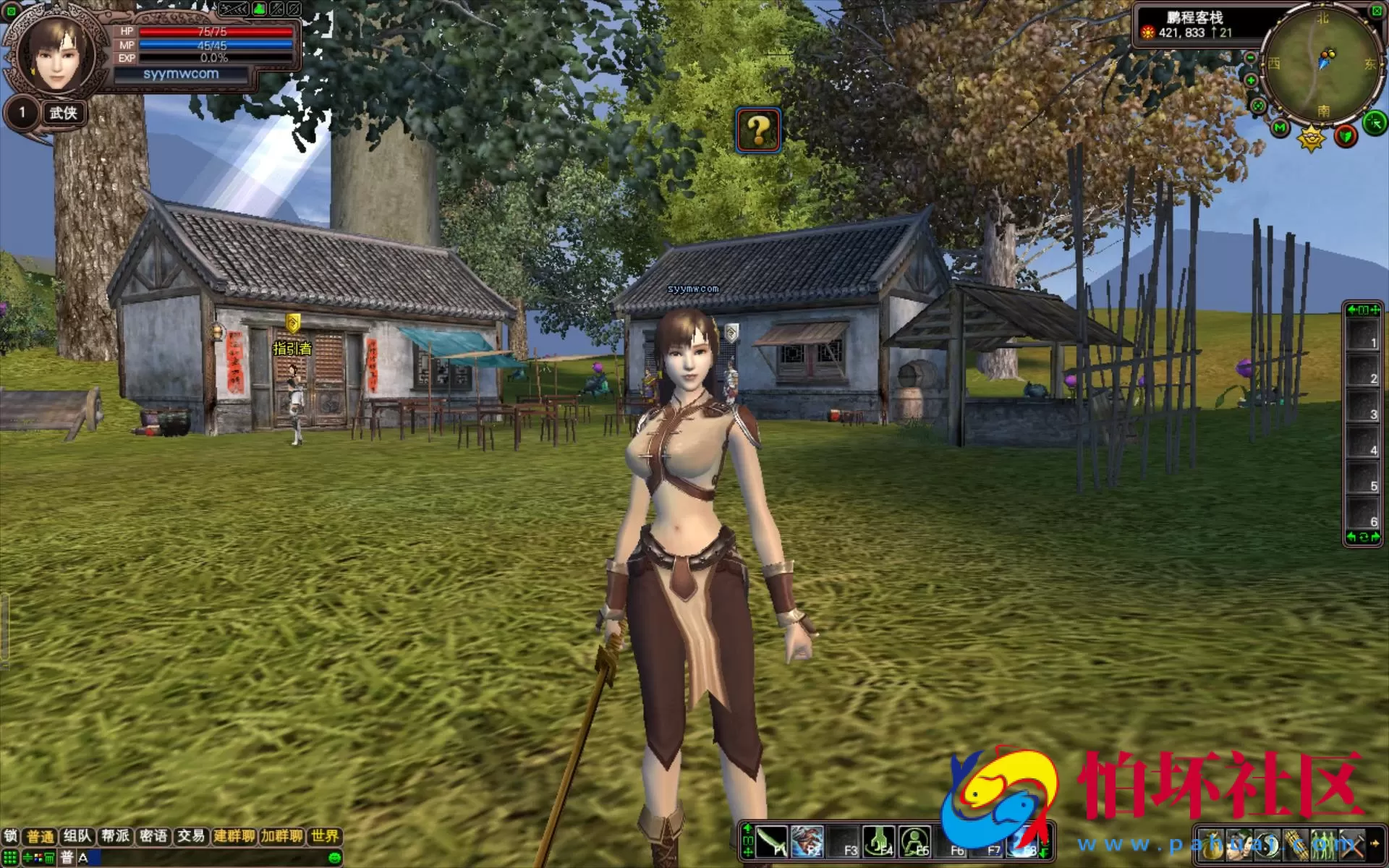Image resolution: width=1389 pixels, height=868 pixels.
Task: Open the money pouch bag icon
Action: point(1212,846)
